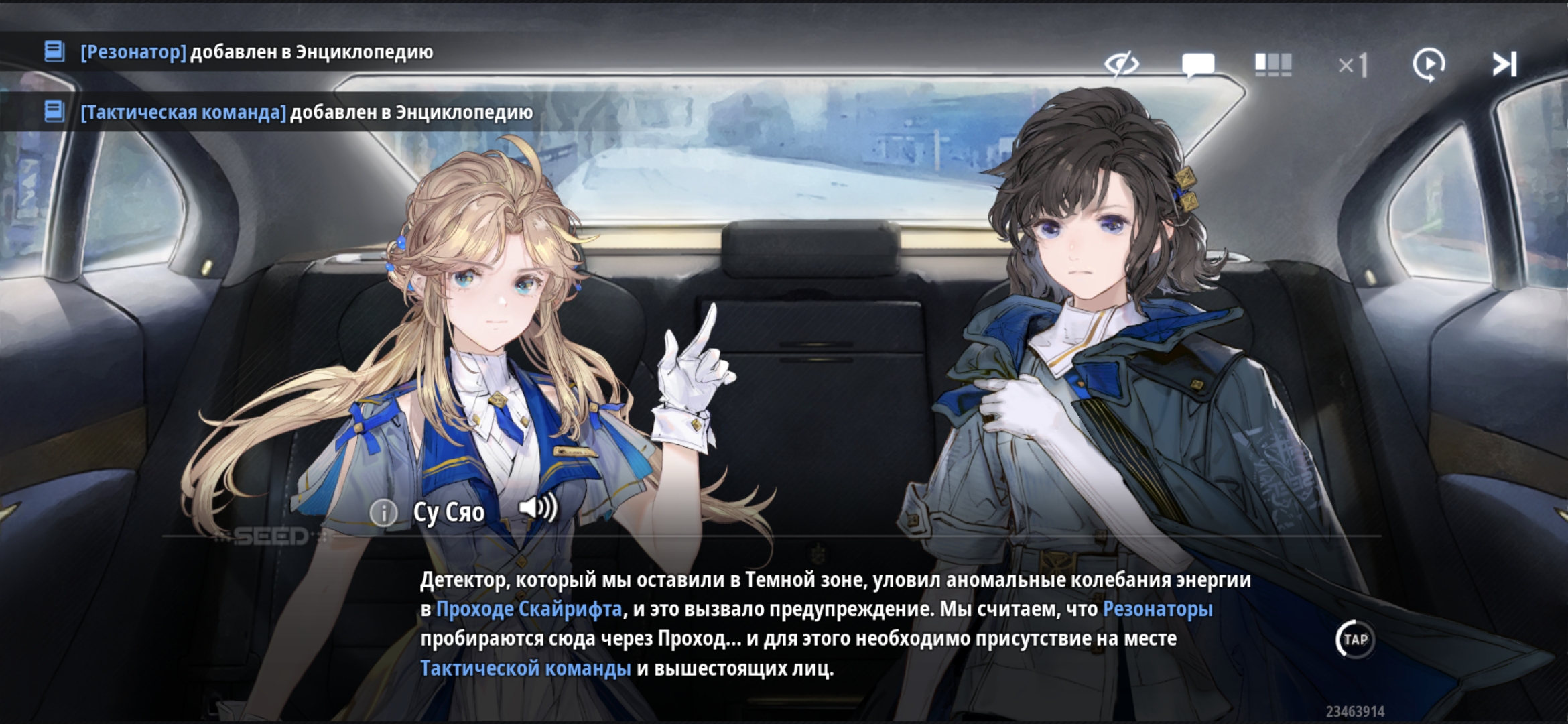This screenshot has width=1568, height=724.
Task: Open Су Сяо character info
Action: [384, 513]
